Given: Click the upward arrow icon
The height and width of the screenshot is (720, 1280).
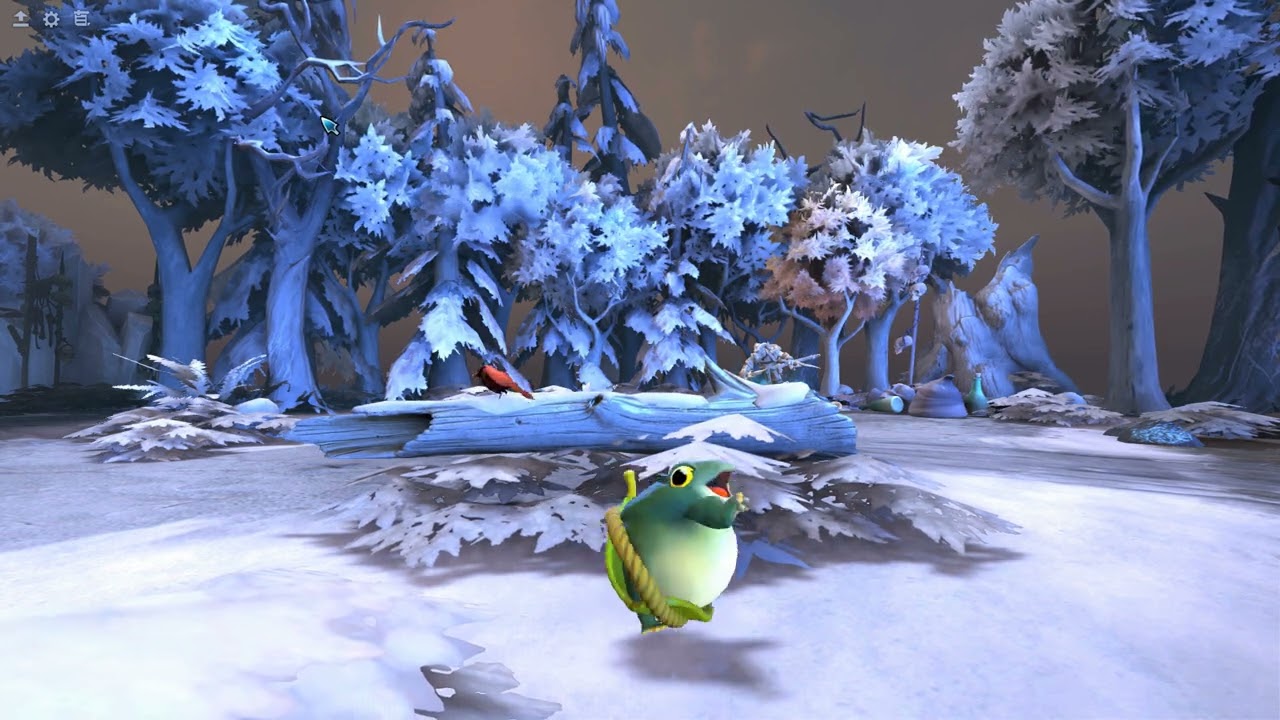Looking at the screenshot, I should pos(20,18).
